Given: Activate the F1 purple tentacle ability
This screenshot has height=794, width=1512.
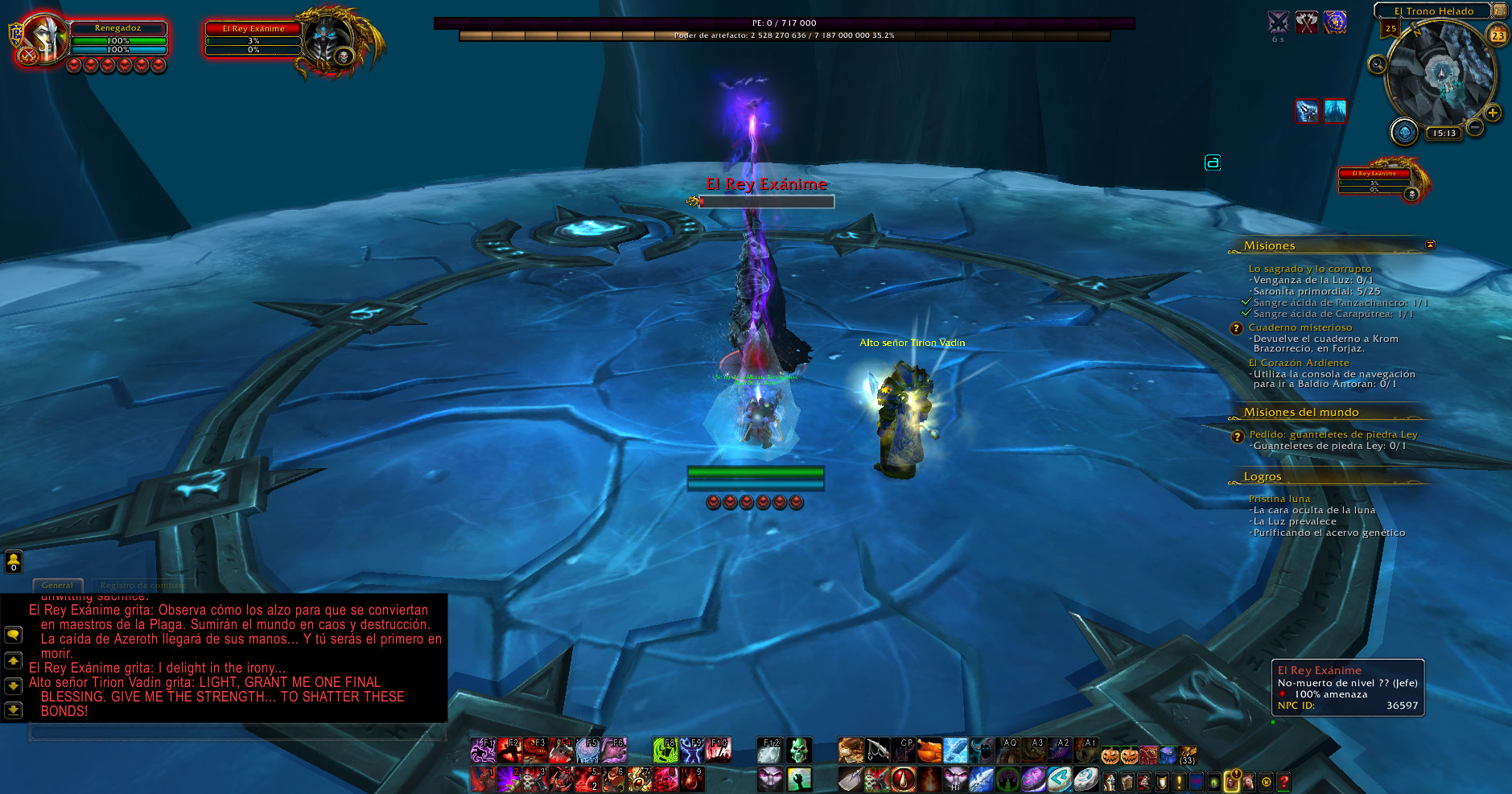Looking at the screenshot, I should (x=483, y=751).
